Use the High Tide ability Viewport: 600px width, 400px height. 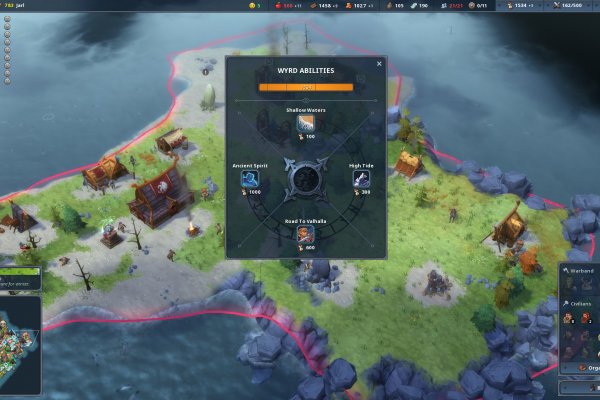361,179
